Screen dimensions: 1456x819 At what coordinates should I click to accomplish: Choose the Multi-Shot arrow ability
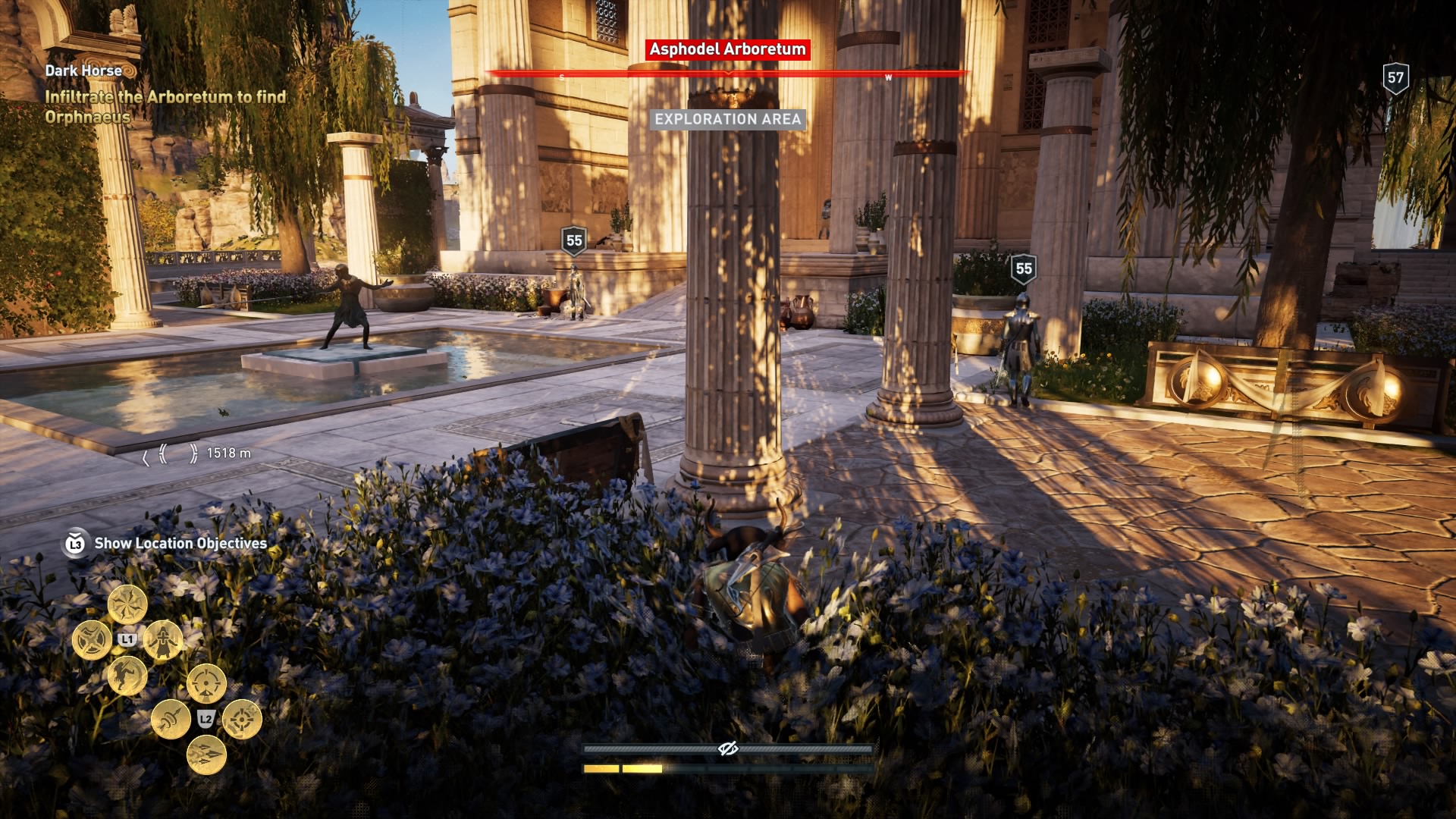[206, 755]
